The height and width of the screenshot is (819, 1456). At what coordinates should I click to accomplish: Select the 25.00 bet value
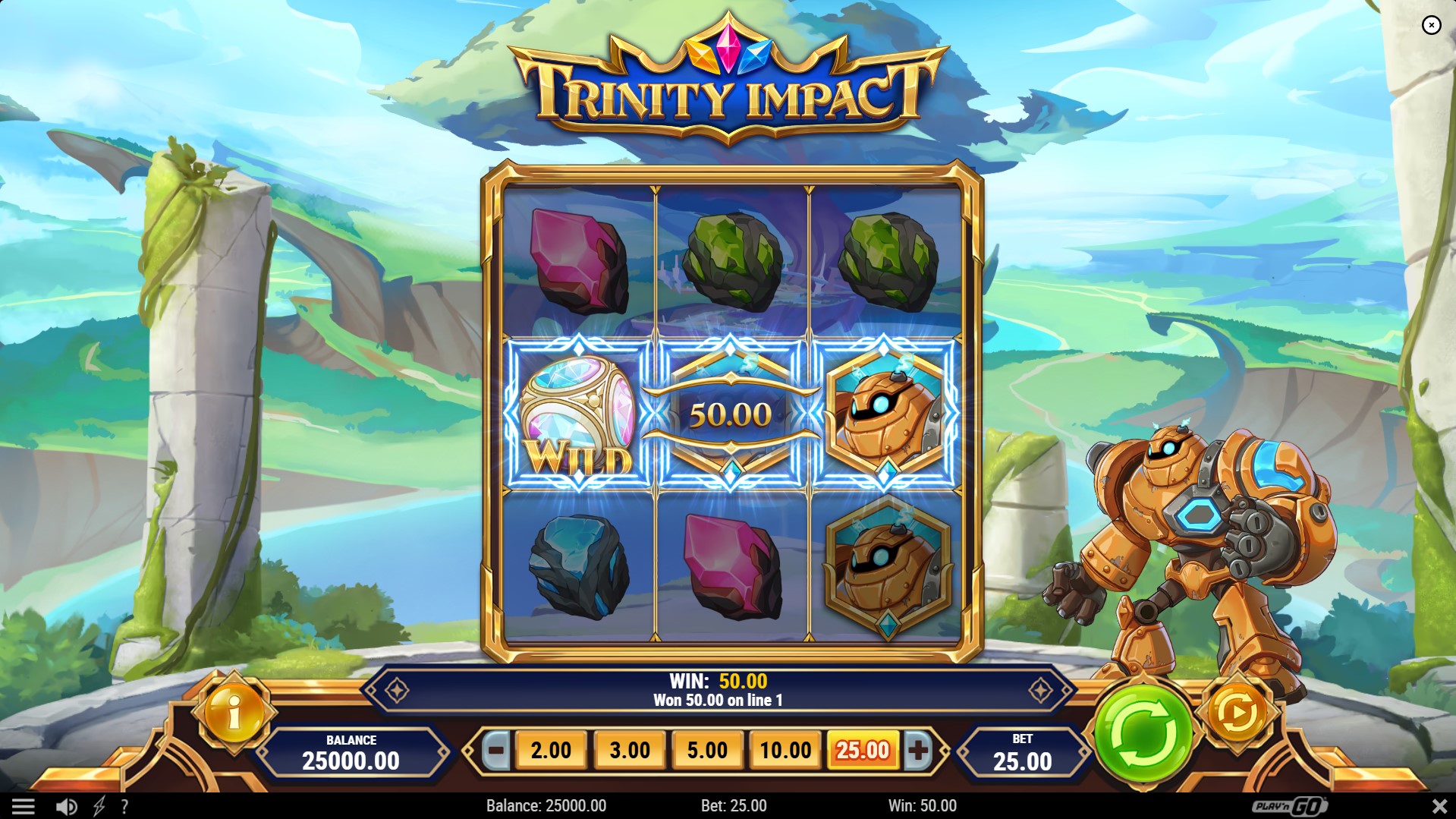pos(863,750)
